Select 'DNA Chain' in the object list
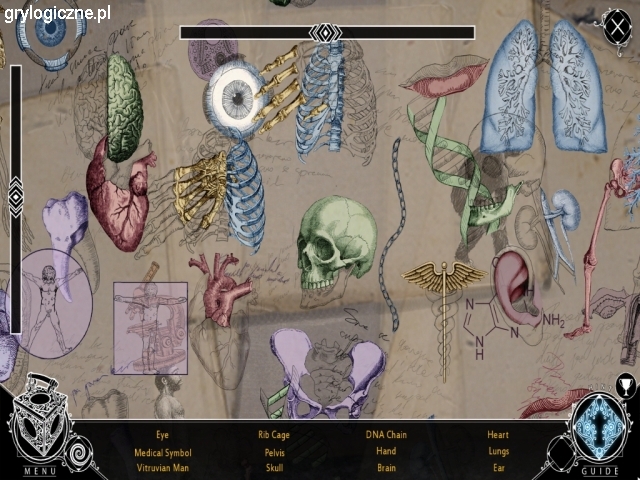Screen dimensions: 640x480 coord(386,435)
